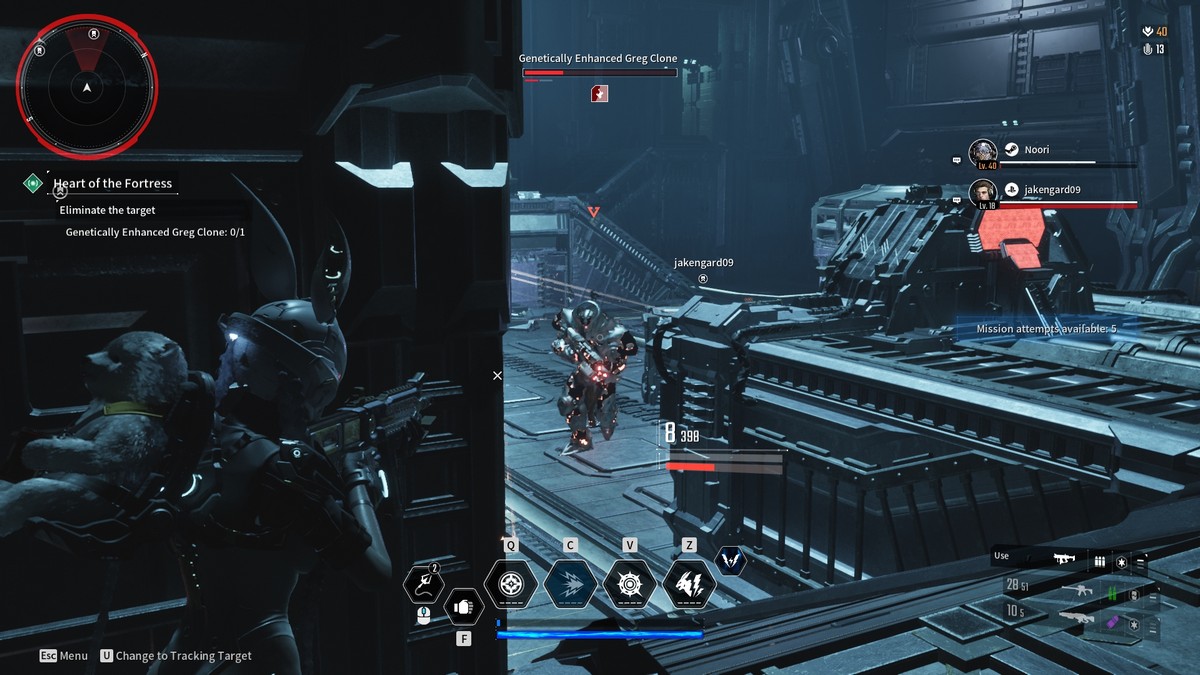Viewport: 1200px width, 675px height.
Task: Select party member jakengard09's portrait
Action: (x=983, y=192)
